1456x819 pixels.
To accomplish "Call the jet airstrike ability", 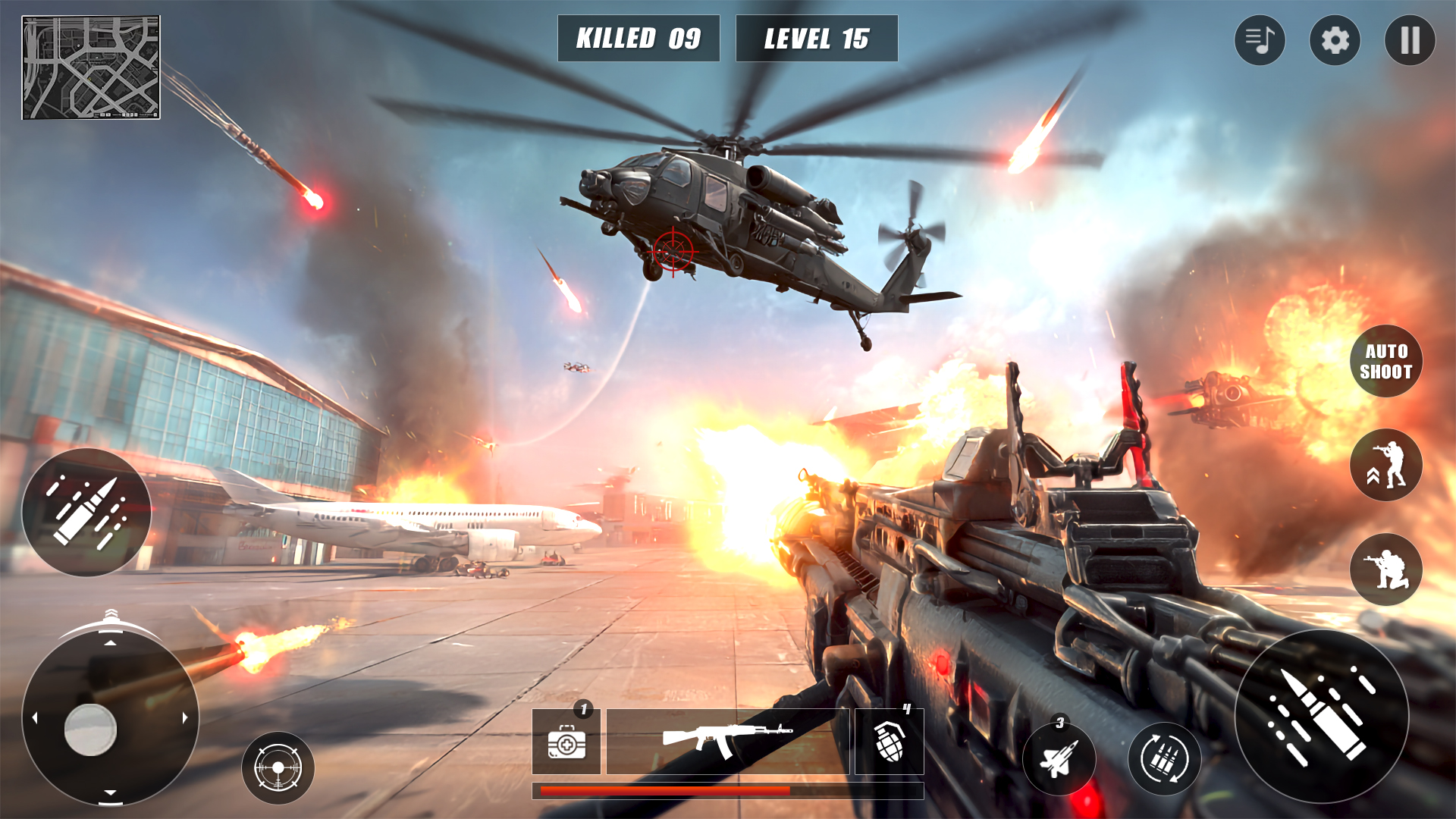I will [x=1059, y=758].
